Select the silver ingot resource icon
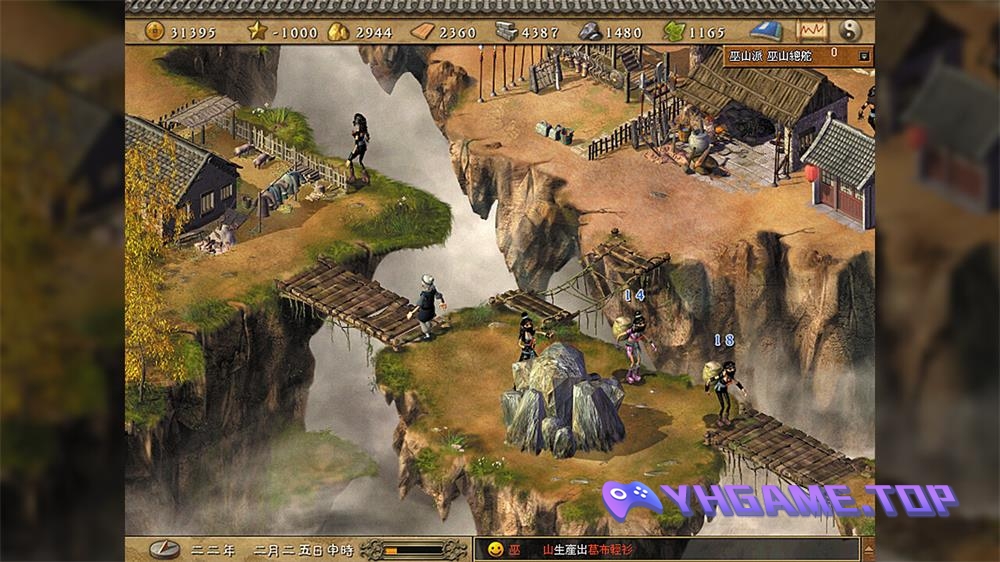The height and width of the screenshot is (562, 1000). pyautogui.click(x=505, y=32)
